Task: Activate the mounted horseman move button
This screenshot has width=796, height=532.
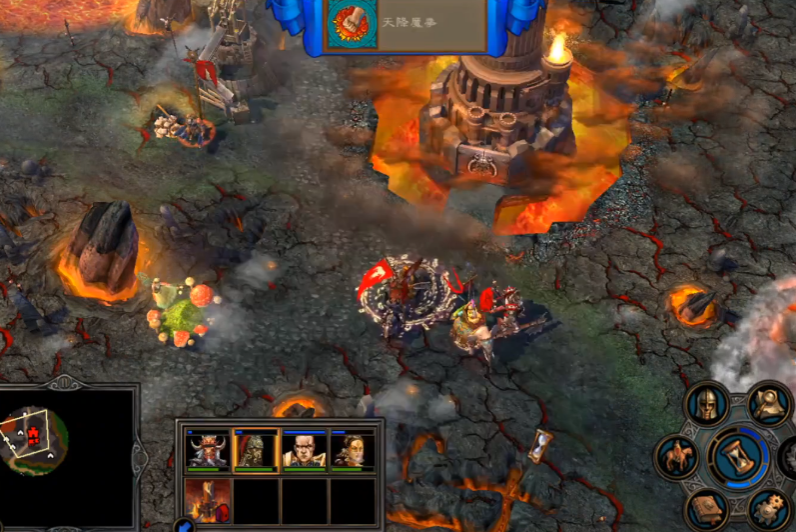Action: pos(677,457)
